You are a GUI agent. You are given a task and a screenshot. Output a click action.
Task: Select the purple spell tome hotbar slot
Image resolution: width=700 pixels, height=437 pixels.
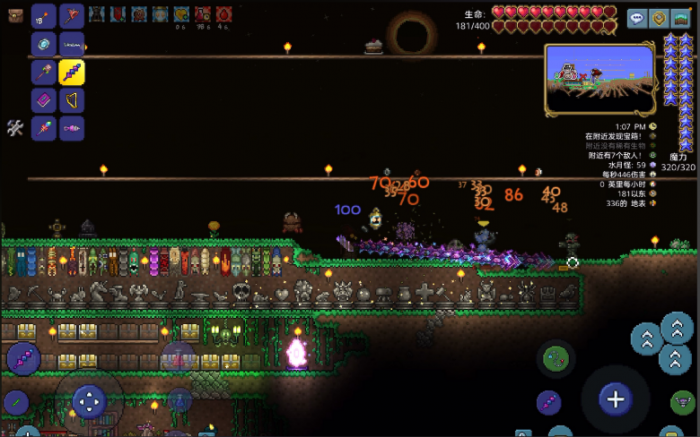[x=43, y=100]
